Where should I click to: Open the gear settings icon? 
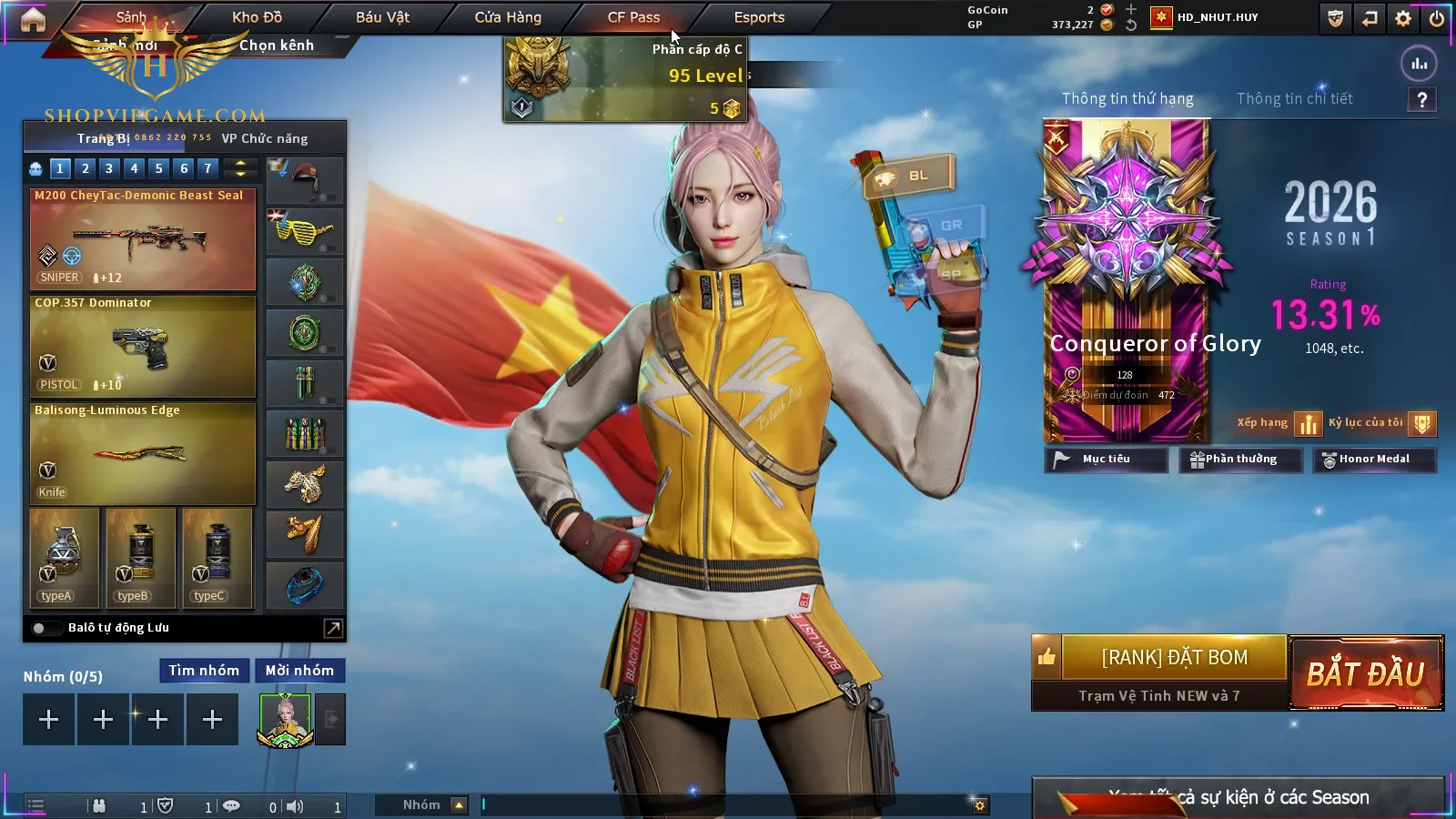[x=1403, y=18]
